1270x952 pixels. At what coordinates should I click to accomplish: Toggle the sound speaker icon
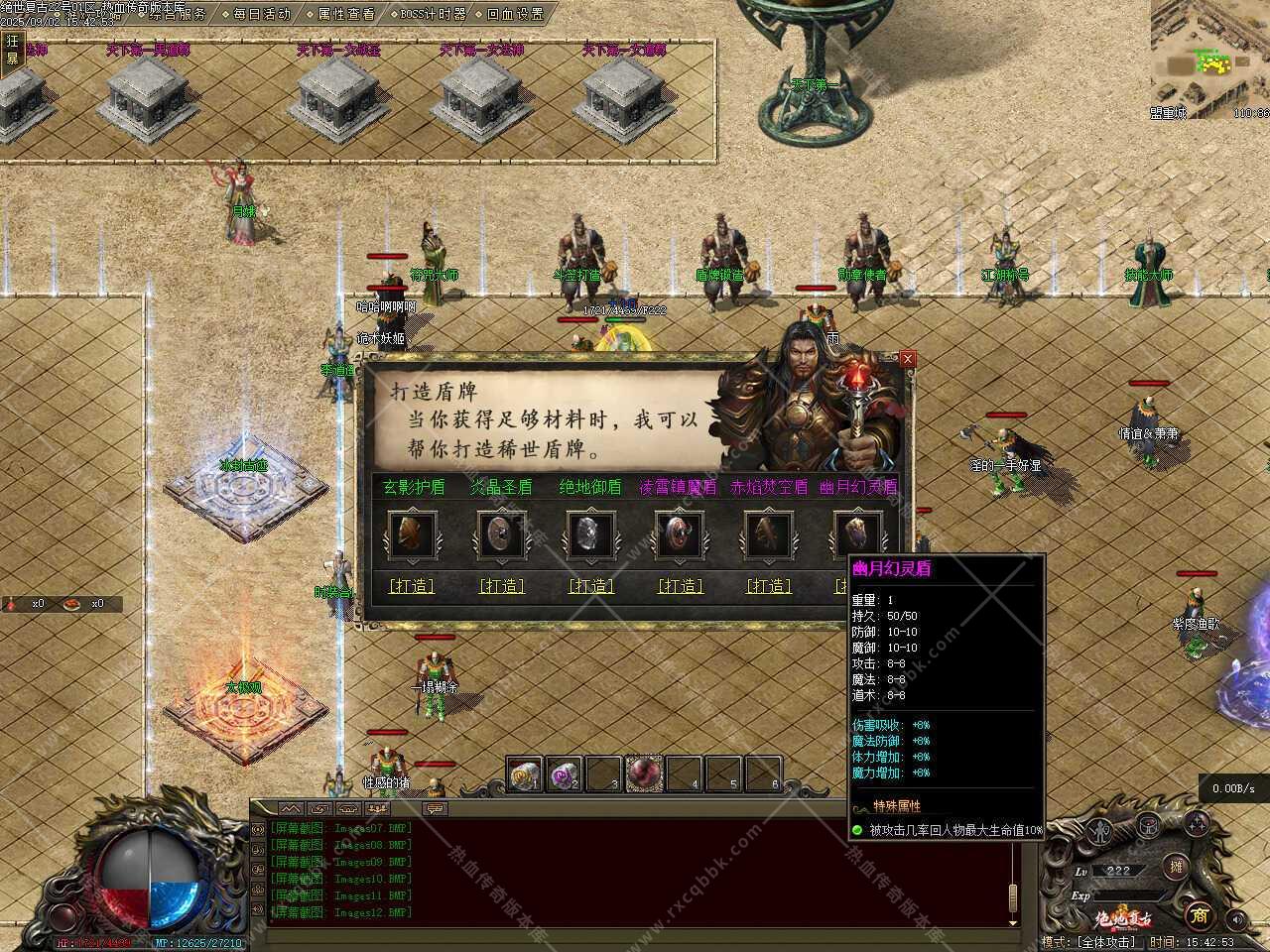1235,919
